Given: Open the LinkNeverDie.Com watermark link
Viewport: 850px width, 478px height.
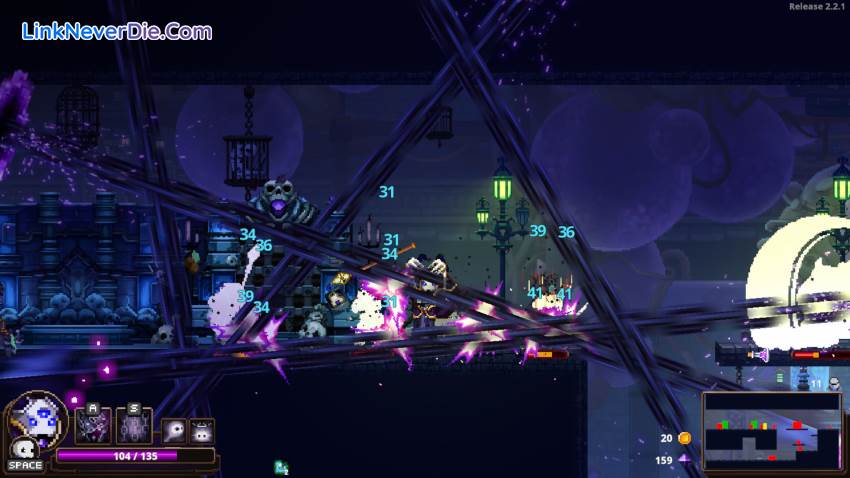Looking at the screenshot, I should coord(117,31).
